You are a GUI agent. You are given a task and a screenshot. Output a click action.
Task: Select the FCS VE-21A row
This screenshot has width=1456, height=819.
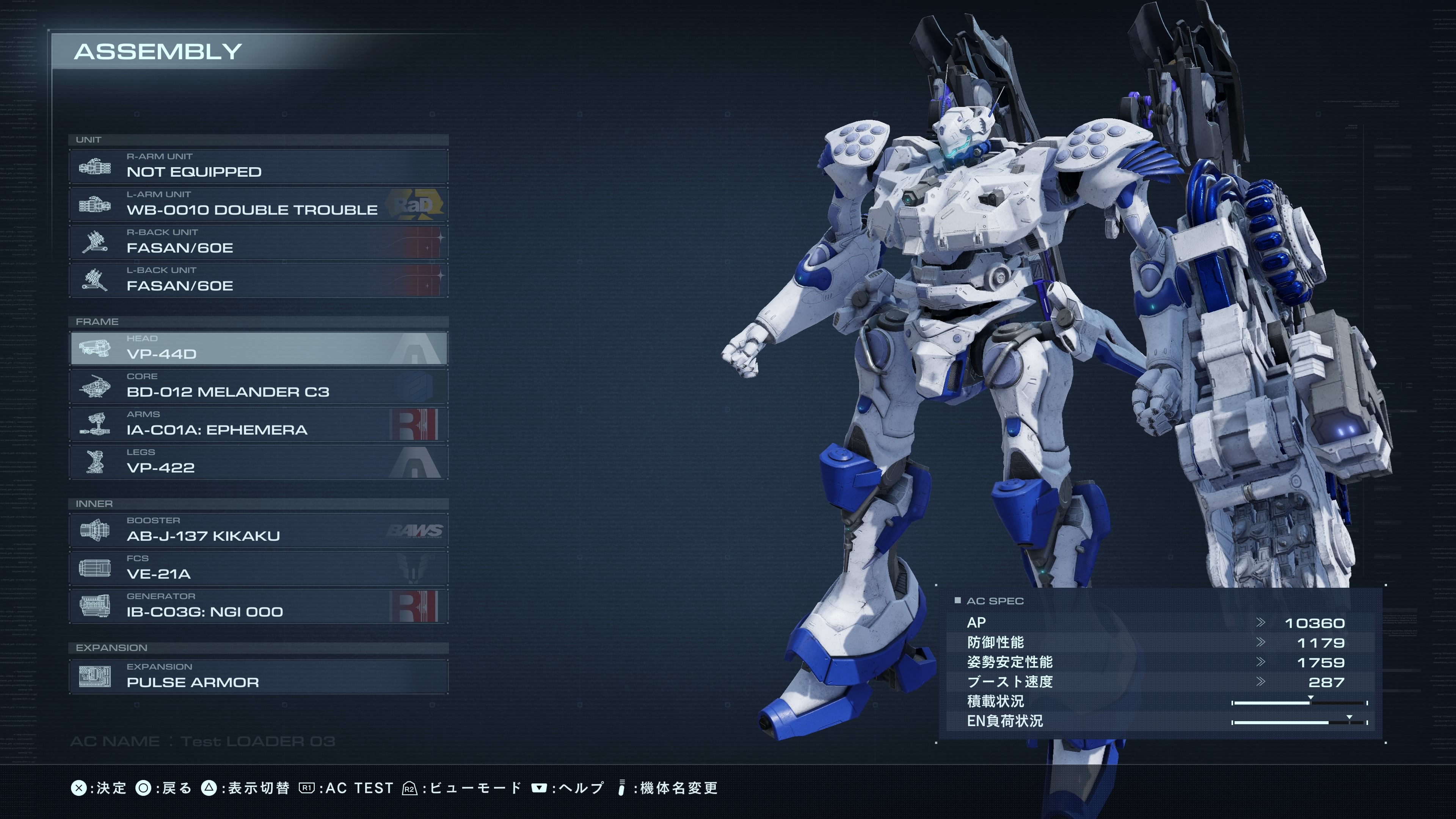258,568
